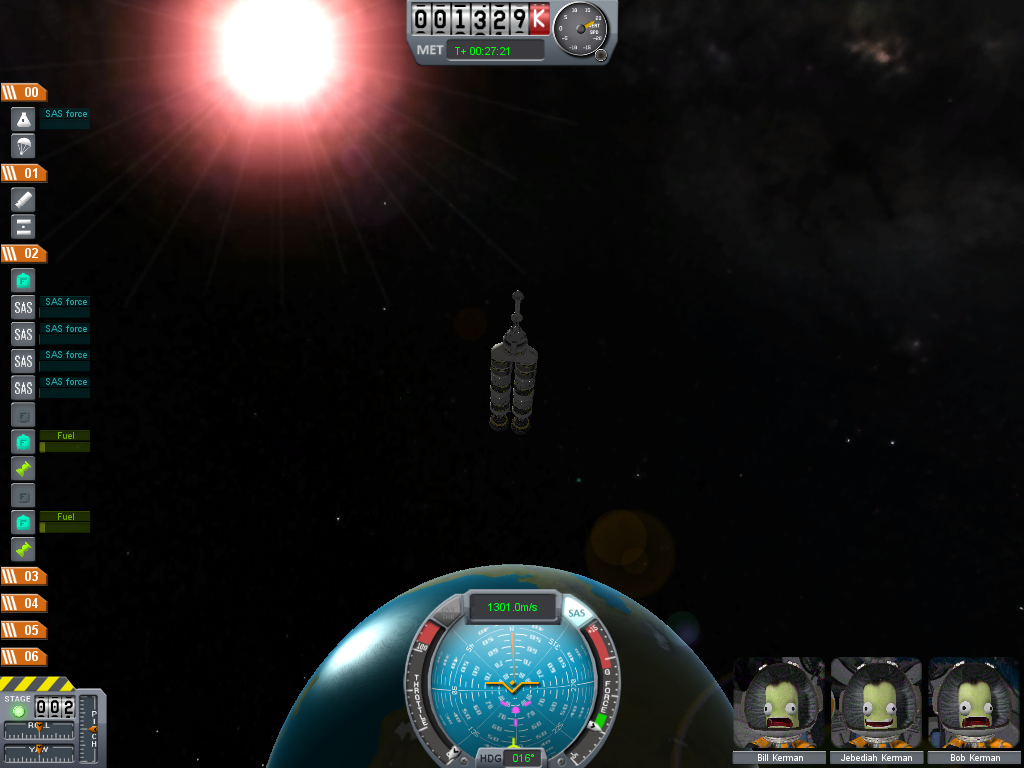Choose the stage 04 tab

(24, 603)
